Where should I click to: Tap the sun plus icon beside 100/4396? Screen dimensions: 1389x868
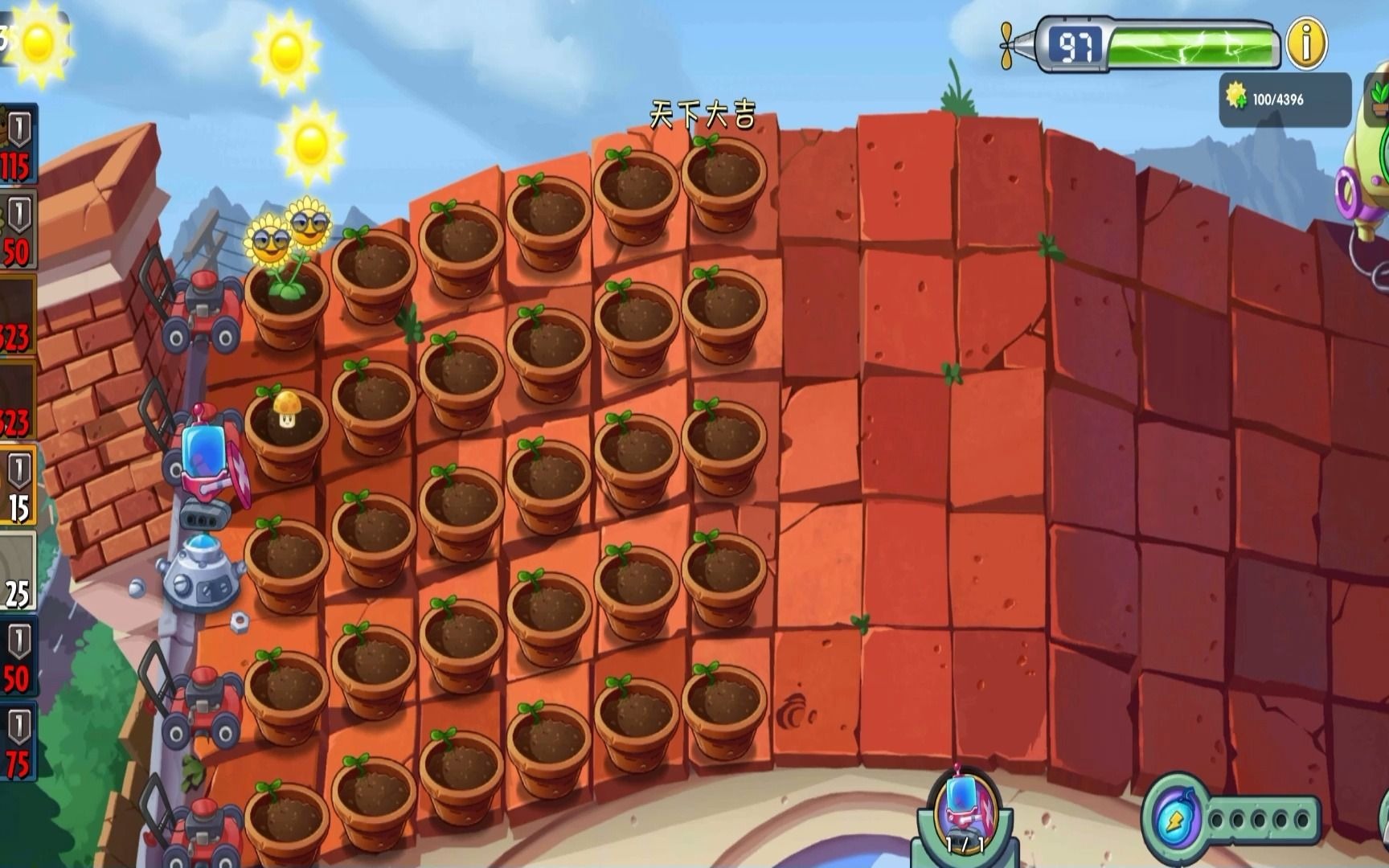pos(1236,97)
